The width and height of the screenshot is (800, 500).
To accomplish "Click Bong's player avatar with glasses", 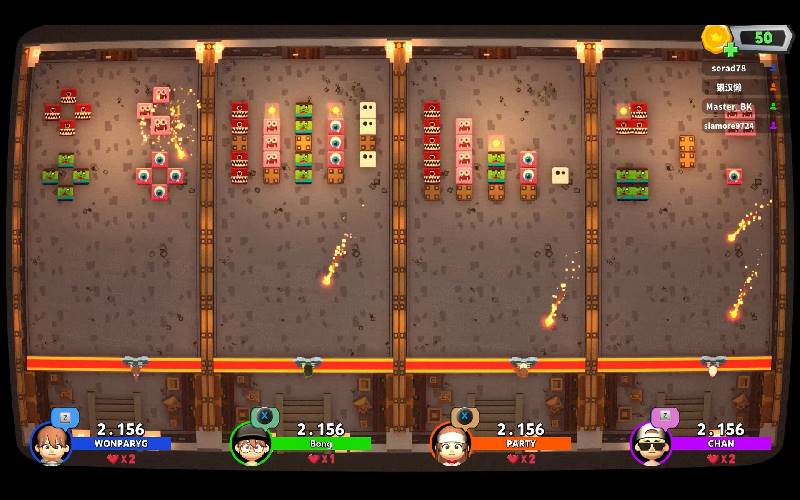I will [250, 443].
